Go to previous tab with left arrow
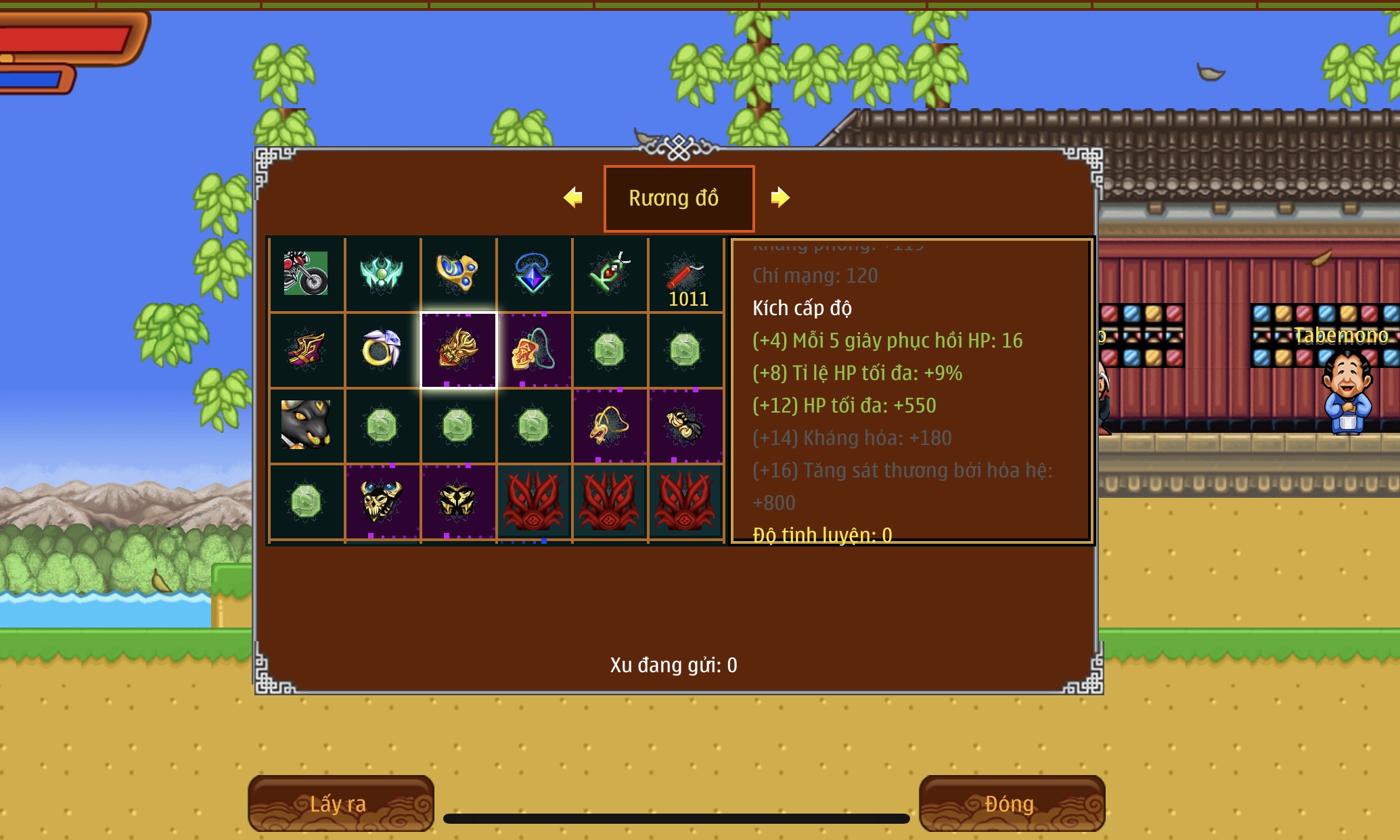Viewport: 1400px width, 840px height. point(573,197)
